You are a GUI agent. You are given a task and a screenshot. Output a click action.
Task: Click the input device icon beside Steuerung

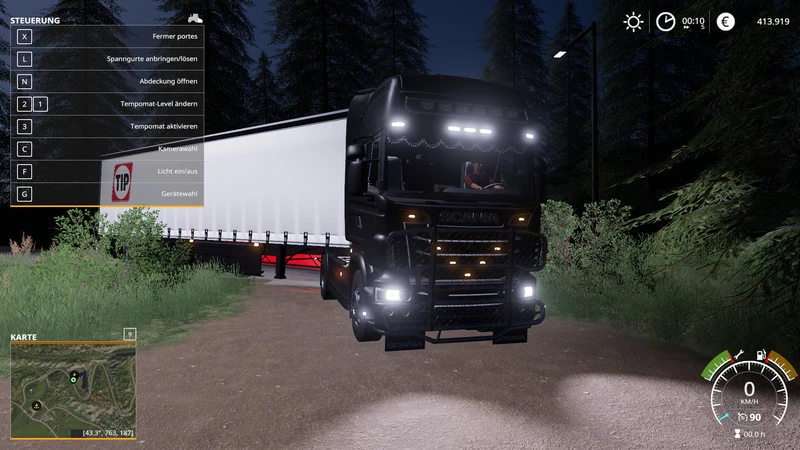click(195, 19)
